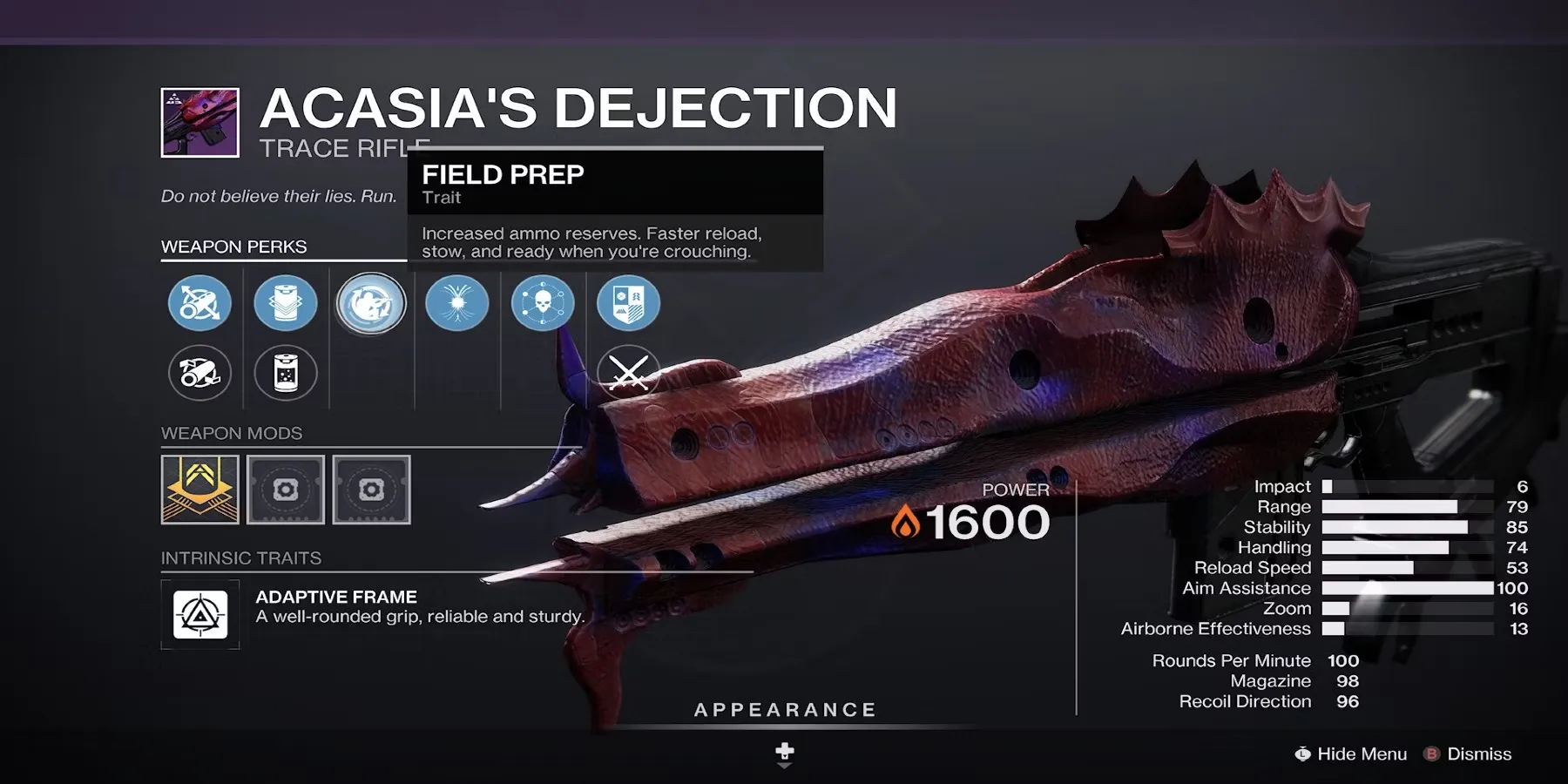The width and height of the screenshot is (1568, 784).
Task: Click the Acasia's Dejection weapon thumbnail
Action: click(200, 123)
